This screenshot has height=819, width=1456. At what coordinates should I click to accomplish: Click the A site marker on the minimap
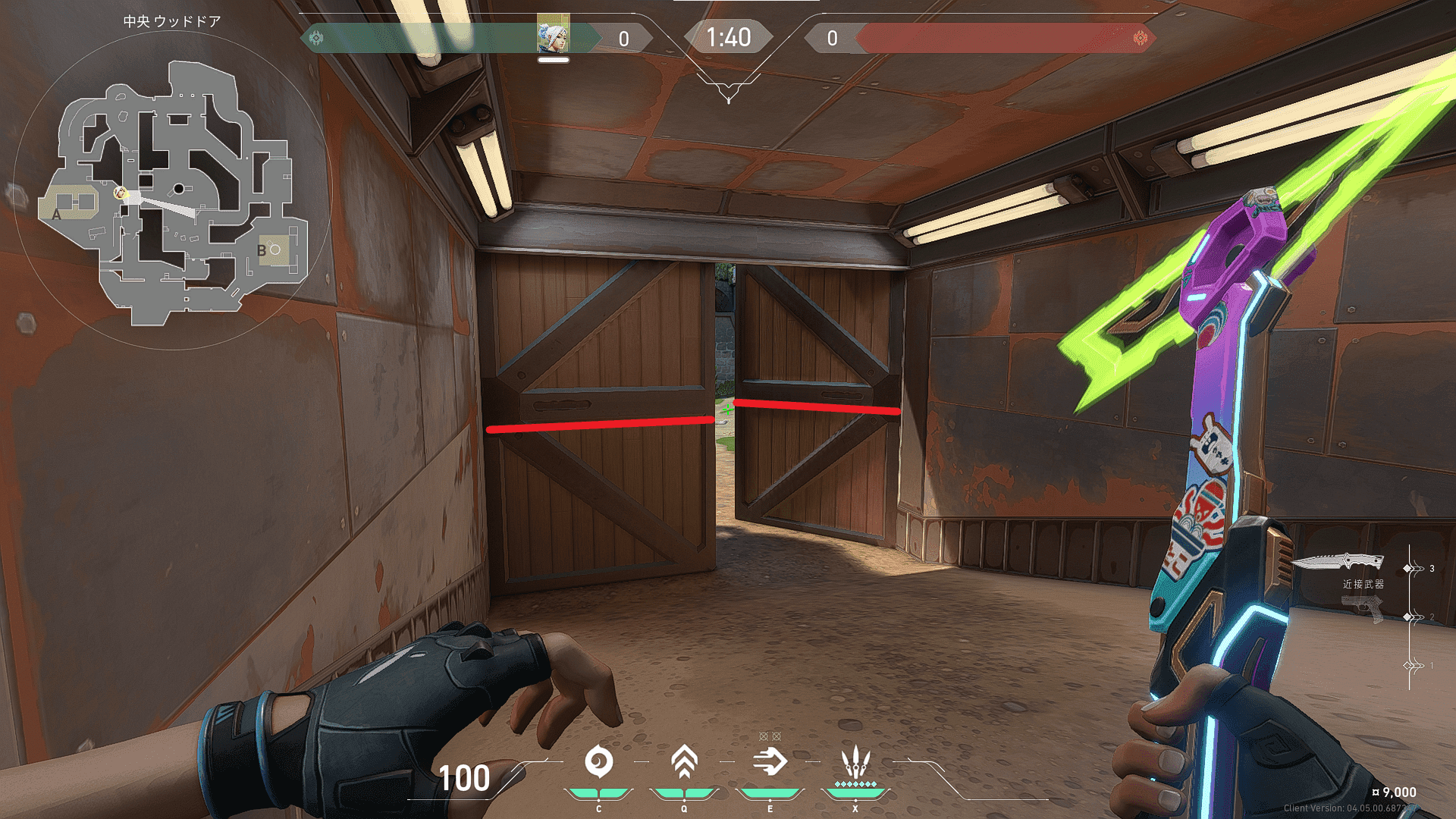point(57,215)
